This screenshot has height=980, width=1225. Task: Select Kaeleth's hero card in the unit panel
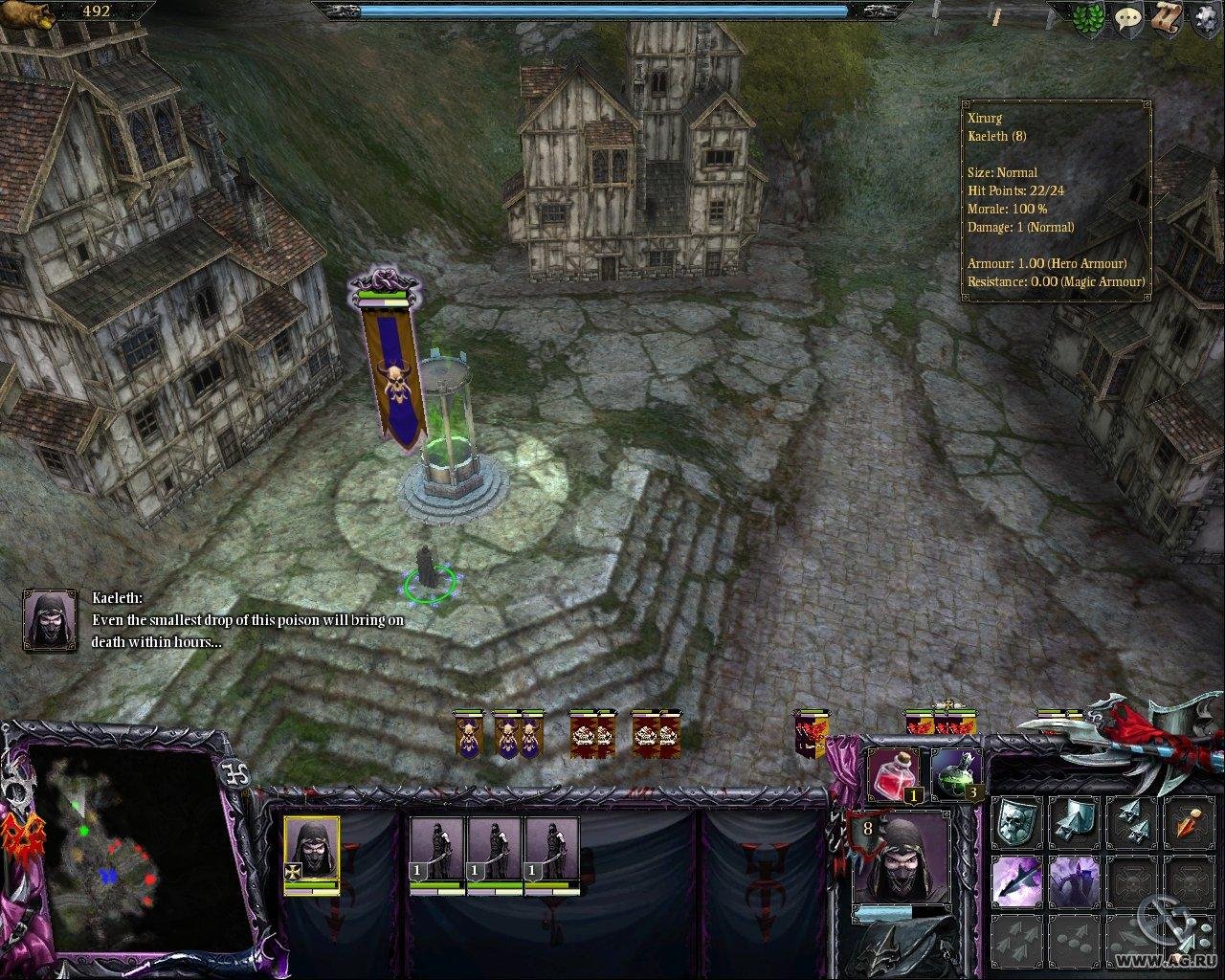[311, 850]
